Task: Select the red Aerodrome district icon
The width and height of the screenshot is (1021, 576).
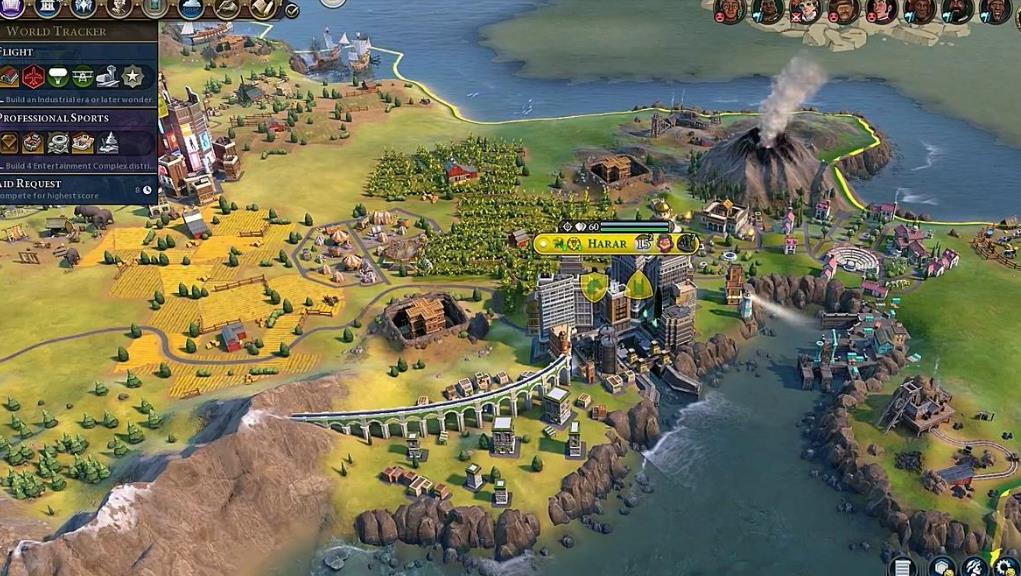Action: click(x=34, y=76)
